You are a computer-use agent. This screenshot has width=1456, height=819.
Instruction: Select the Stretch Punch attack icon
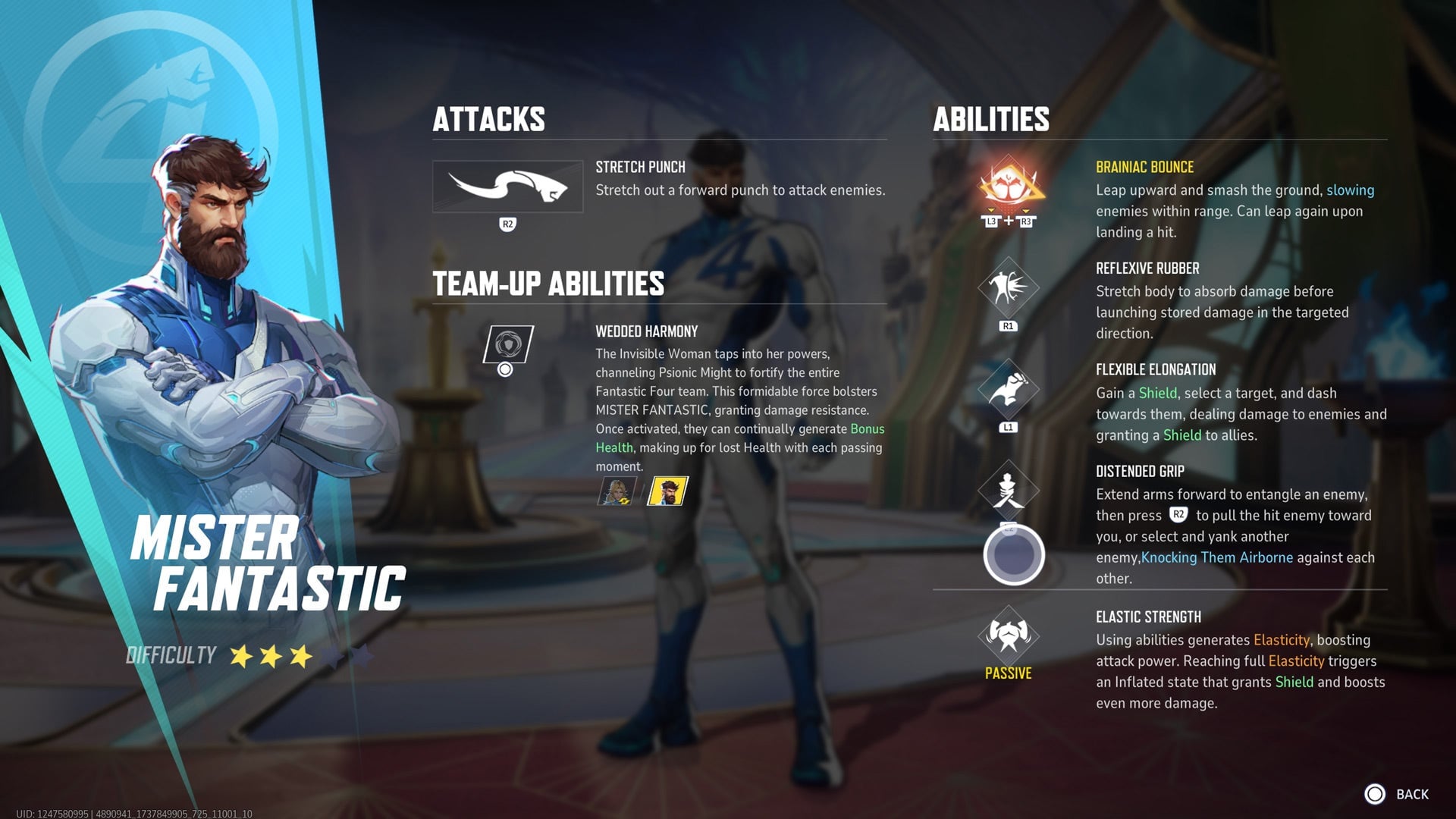[507, 187]
